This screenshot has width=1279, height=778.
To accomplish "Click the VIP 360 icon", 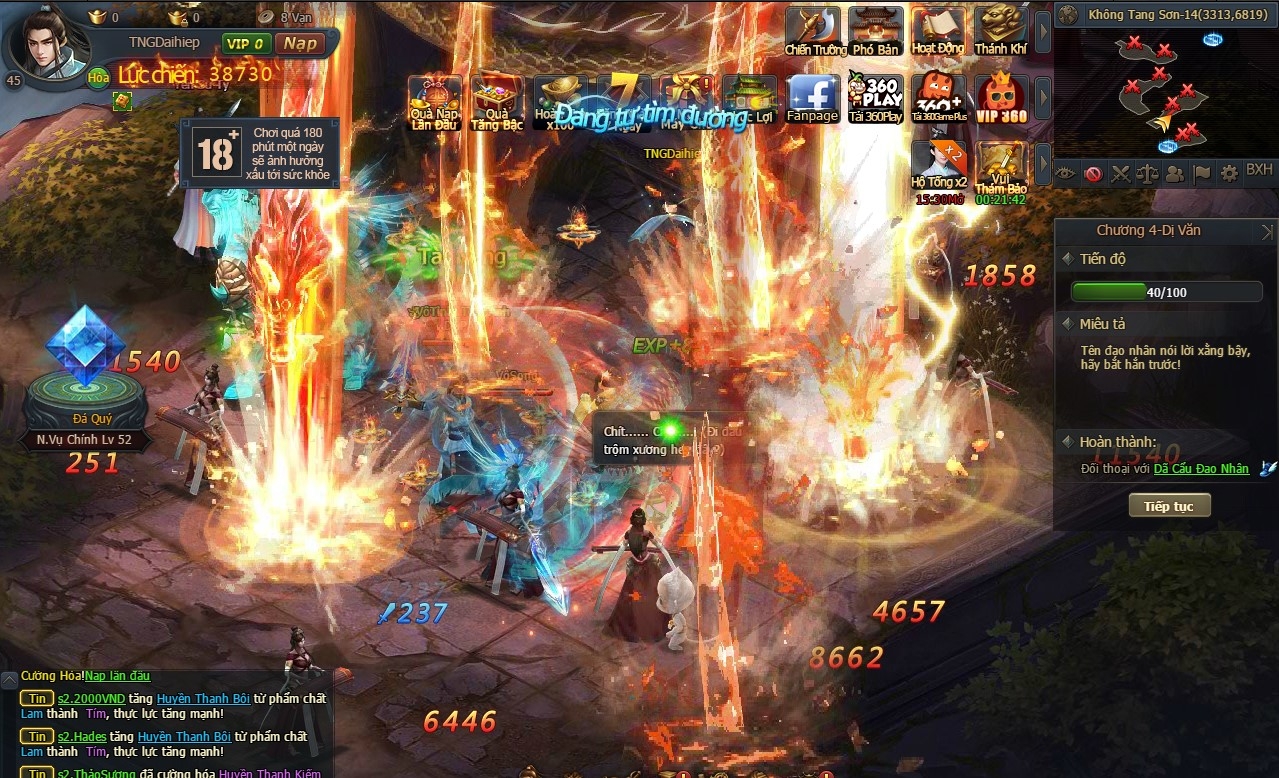I will click(x=1001, y=98).
